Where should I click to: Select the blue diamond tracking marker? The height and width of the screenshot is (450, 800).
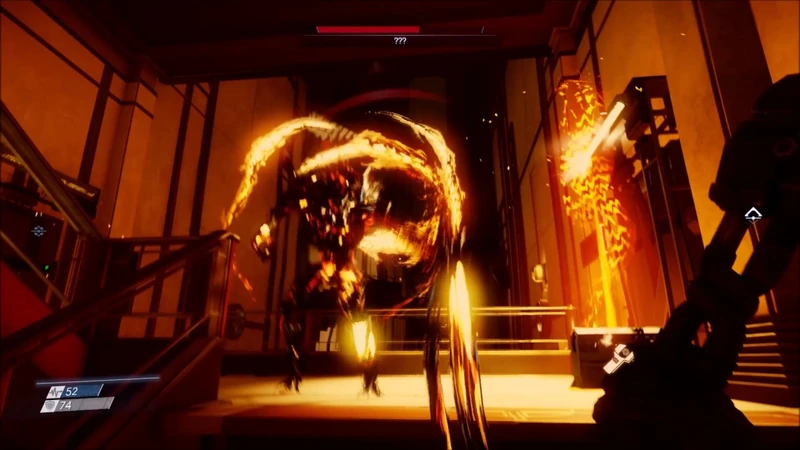point(39,231)
